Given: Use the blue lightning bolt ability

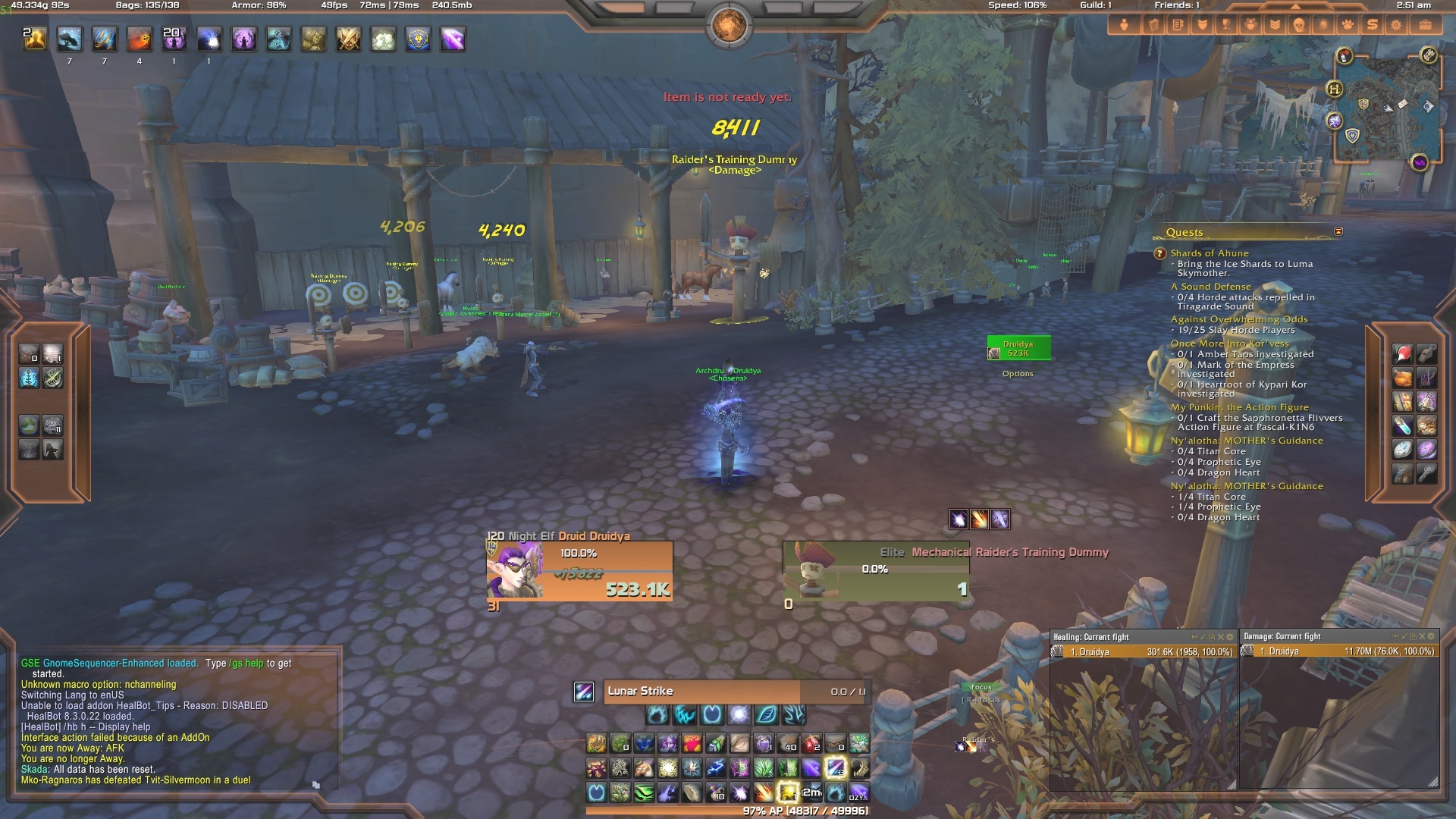Looking at the screenshot, I should [715, 768].
